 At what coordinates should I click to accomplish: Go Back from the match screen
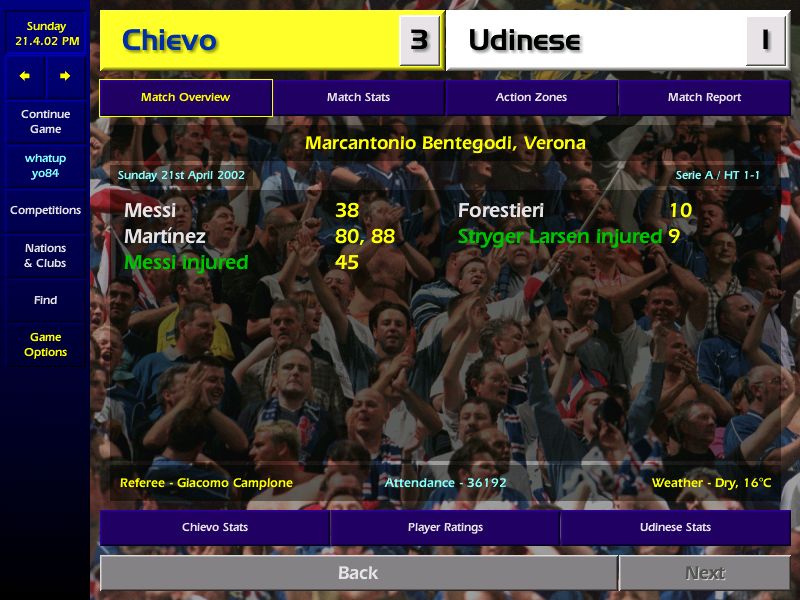(358, 573)
